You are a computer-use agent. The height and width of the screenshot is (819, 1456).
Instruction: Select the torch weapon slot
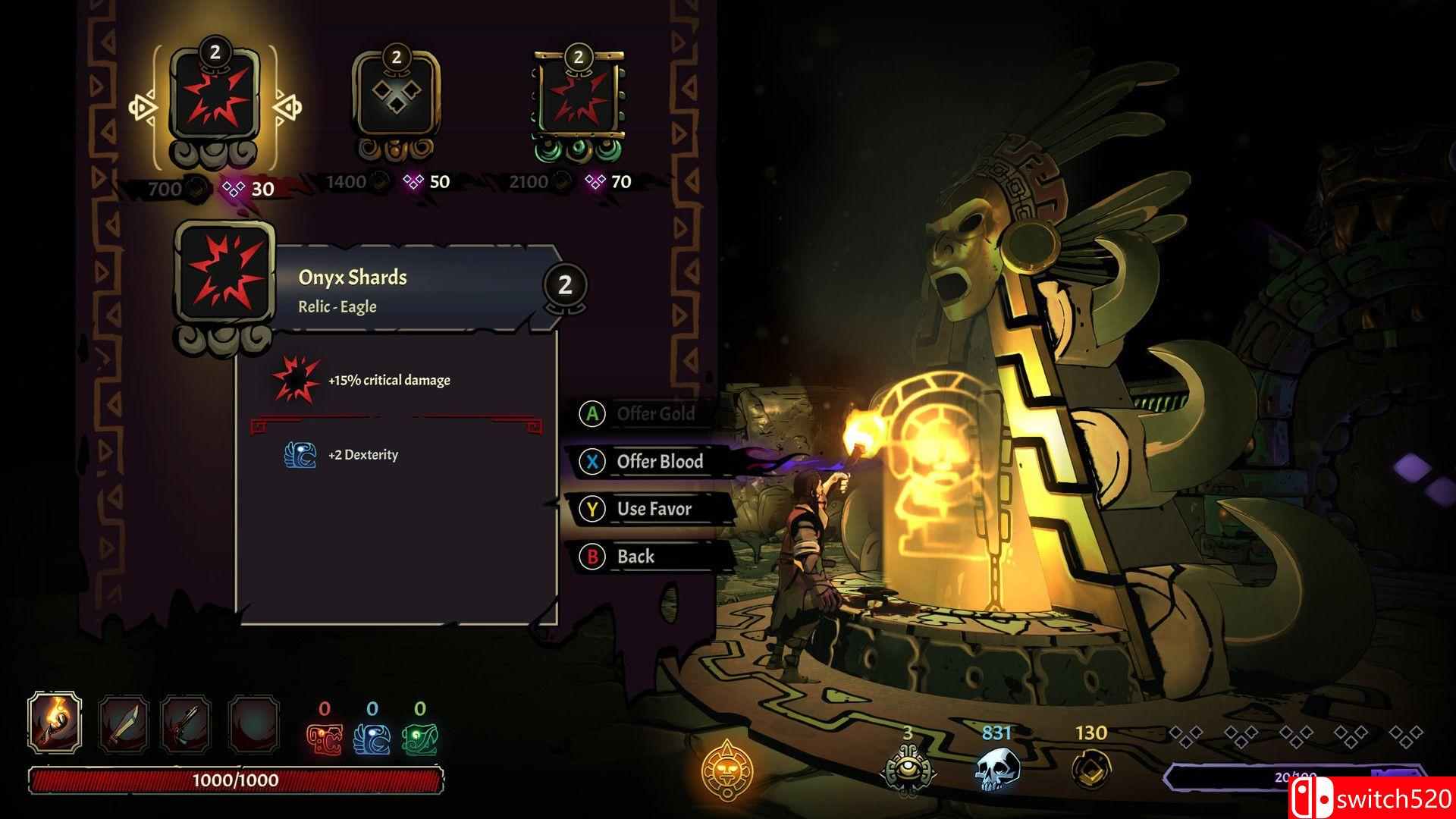tap(55, 721)
